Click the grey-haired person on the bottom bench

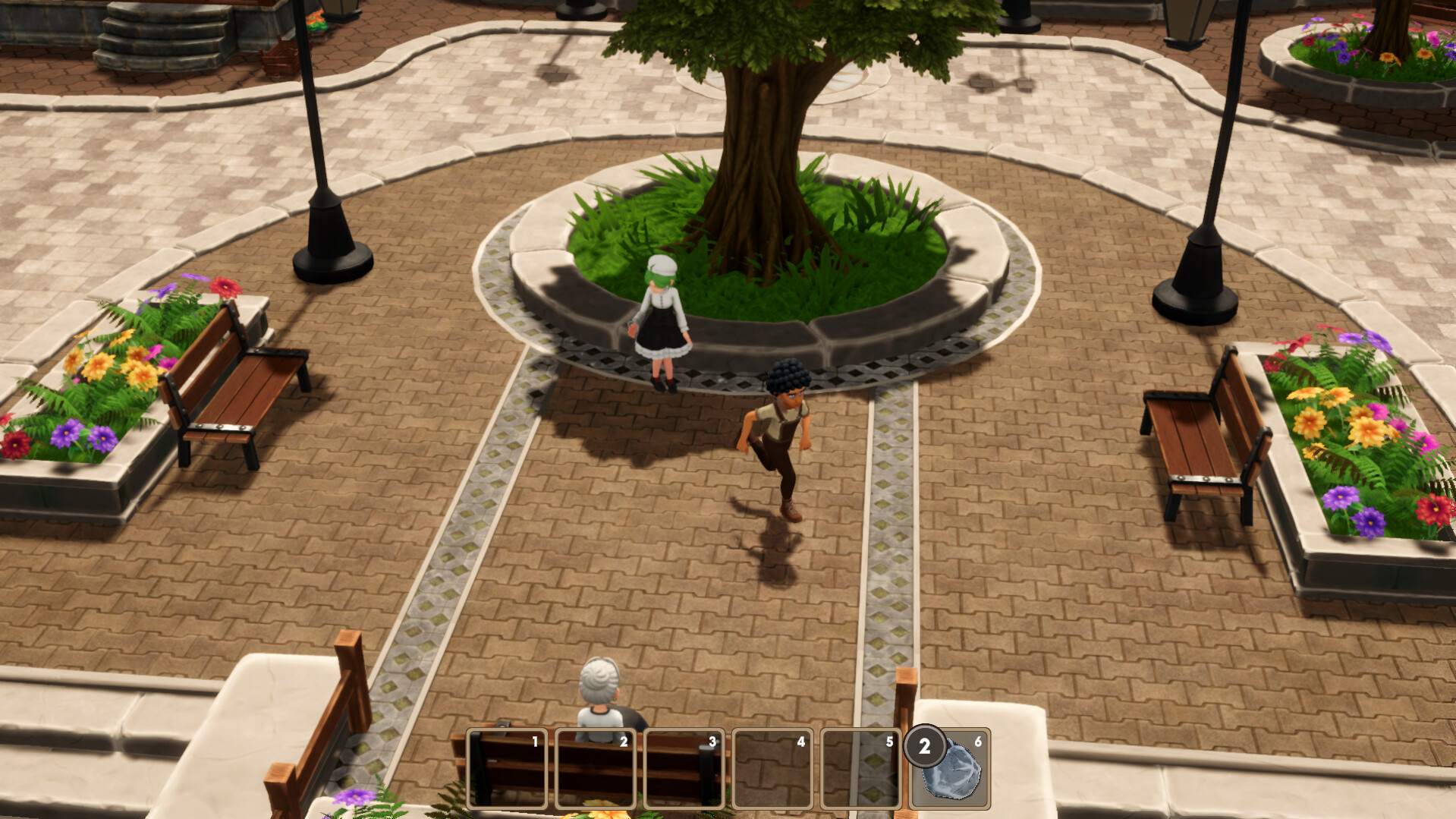(599, 695)
